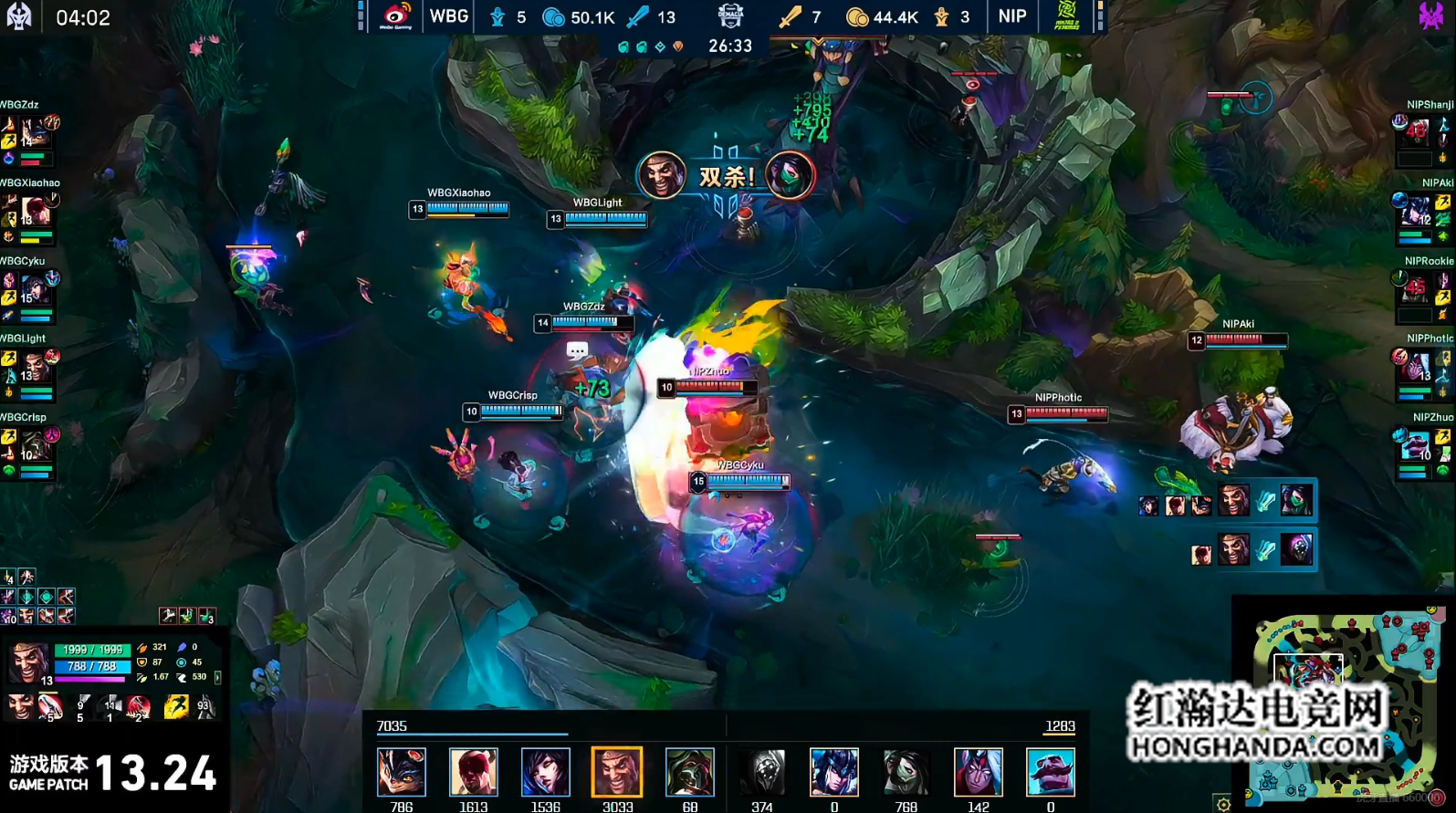Select the Teemo portrait in bottom bar
The width and height of the screenshot is (1456, 813).
click(402, 772)
